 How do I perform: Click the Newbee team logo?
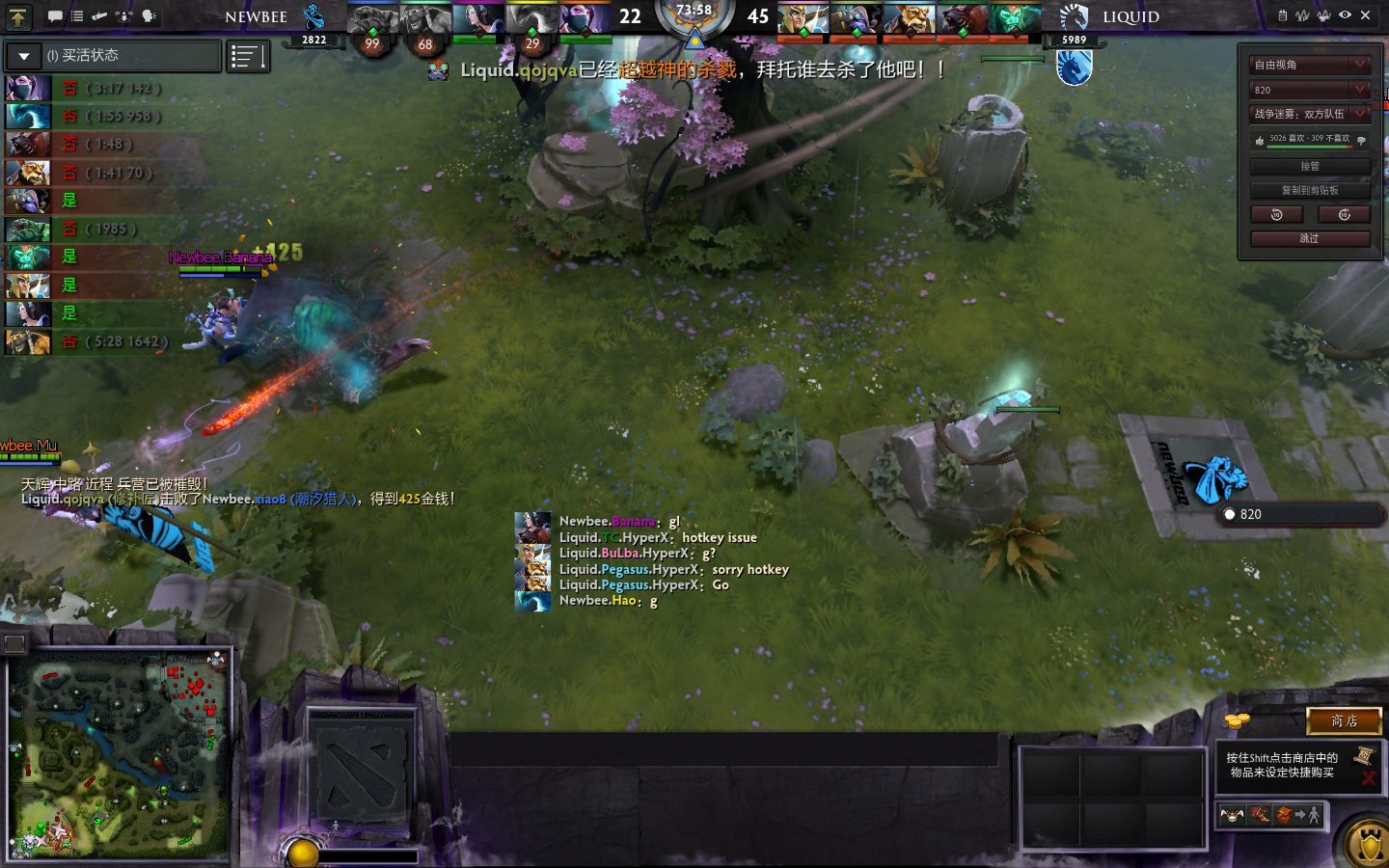pos(313,17)
